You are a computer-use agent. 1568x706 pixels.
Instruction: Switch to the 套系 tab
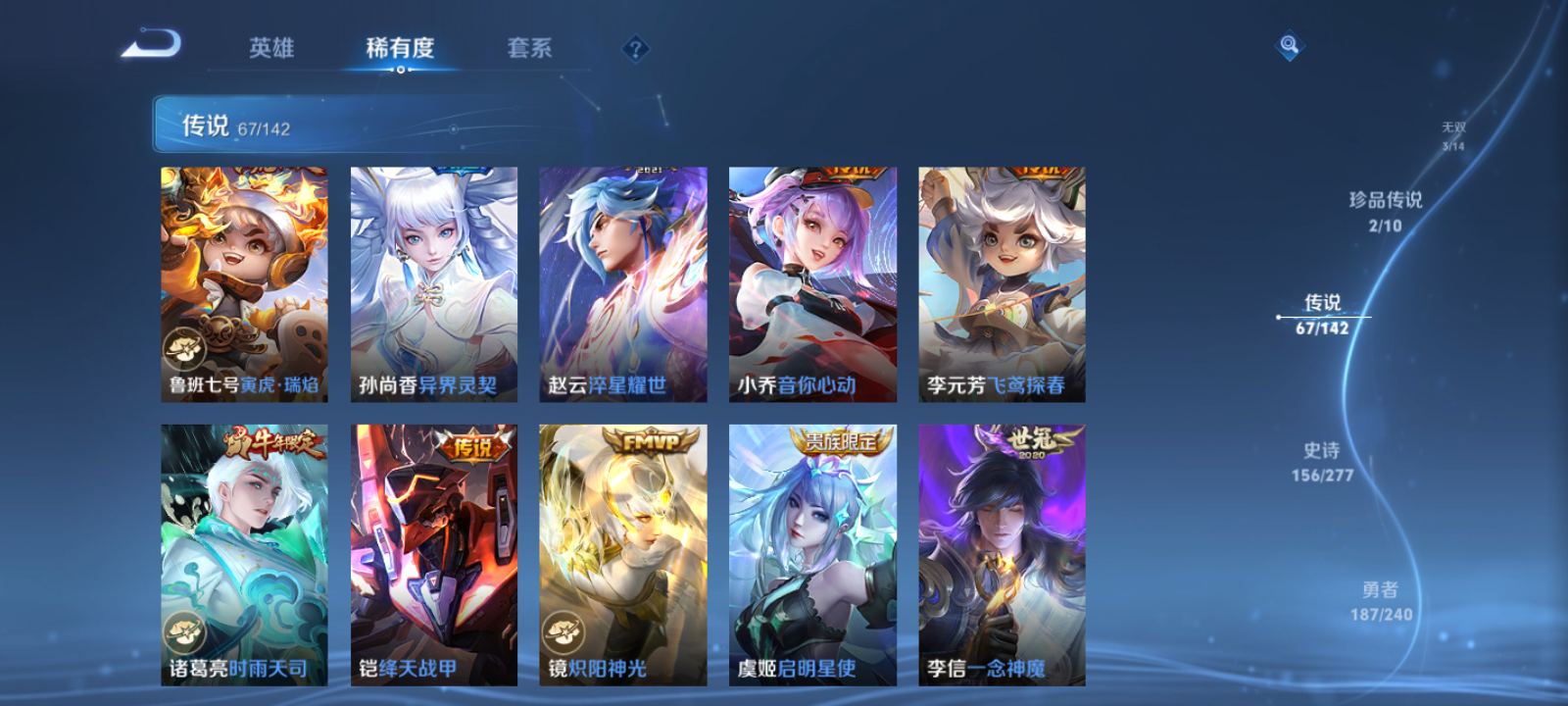528,47
